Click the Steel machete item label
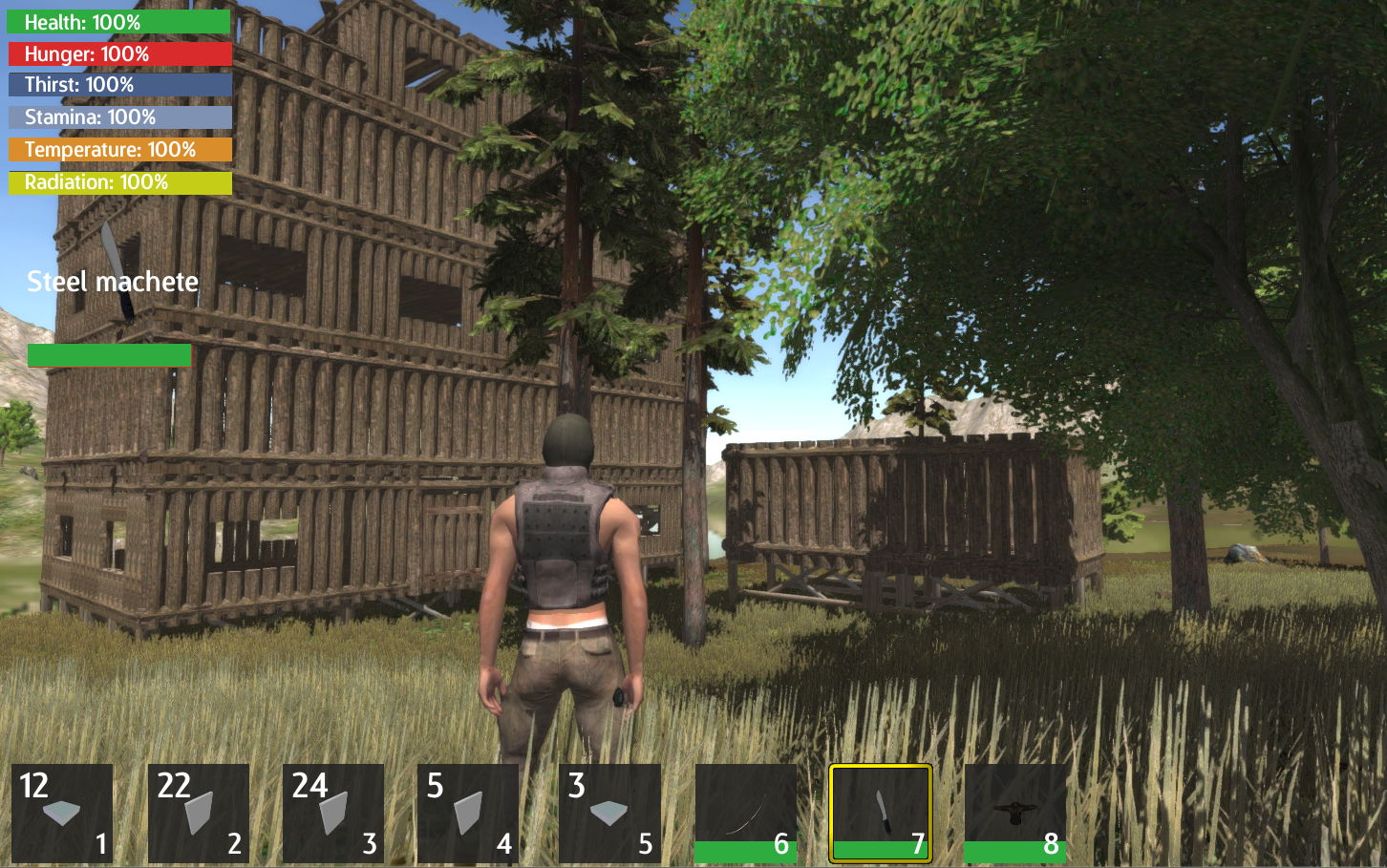1387x868 pixels. pos(112,282)
